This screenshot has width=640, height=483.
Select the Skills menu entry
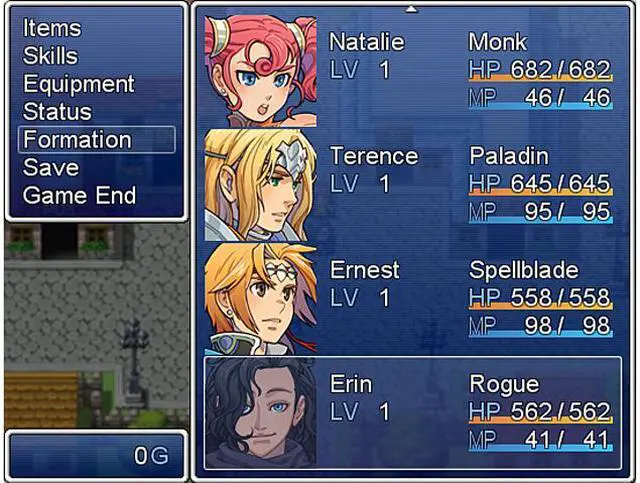coord(50,56)
